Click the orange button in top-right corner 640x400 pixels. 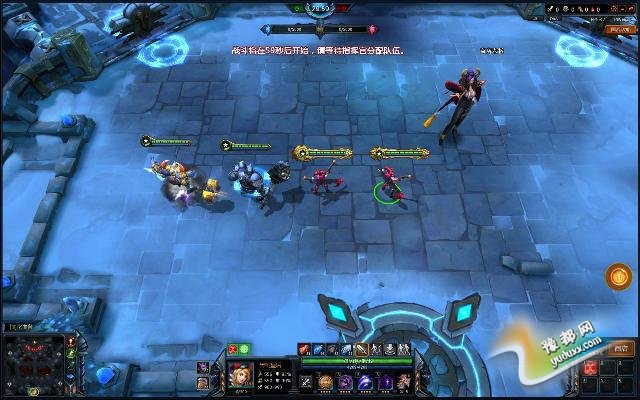[x=619, y=31]
